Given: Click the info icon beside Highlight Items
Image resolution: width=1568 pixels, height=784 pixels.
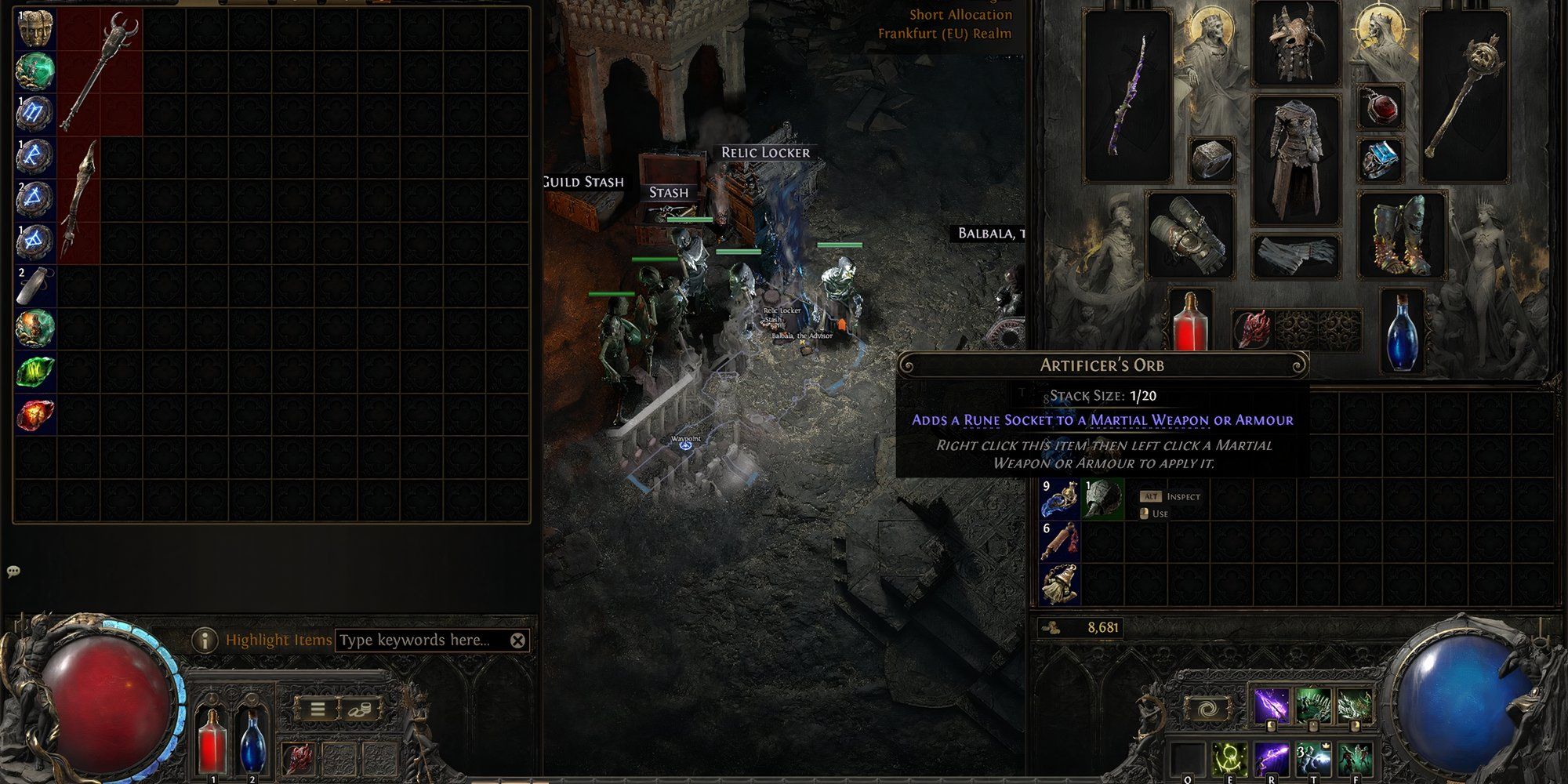Looking at the screenshot, I should pyautogui.click(x=205, y=639).
